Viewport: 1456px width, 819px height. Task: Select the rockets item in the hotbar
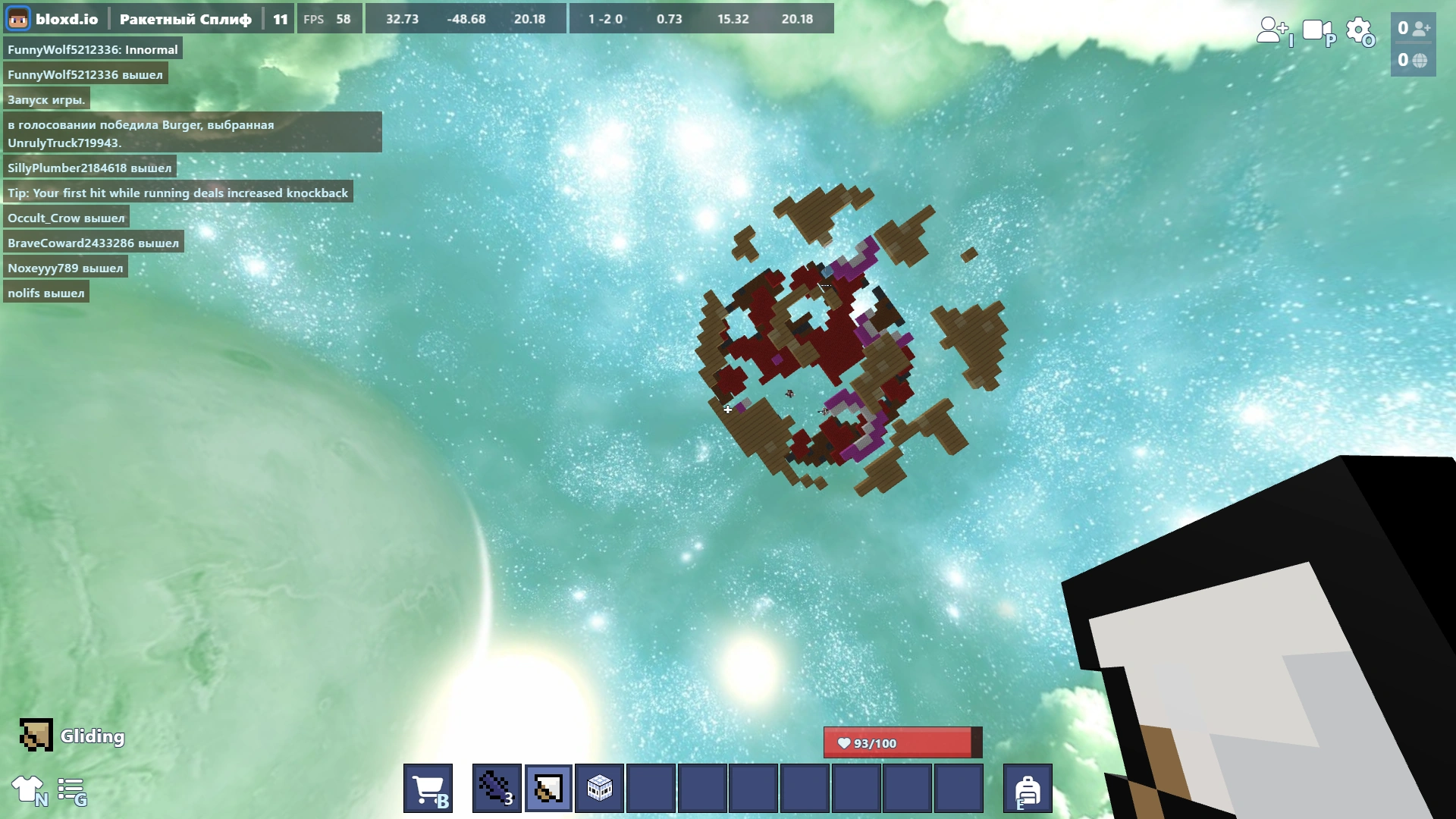point(497,788)
